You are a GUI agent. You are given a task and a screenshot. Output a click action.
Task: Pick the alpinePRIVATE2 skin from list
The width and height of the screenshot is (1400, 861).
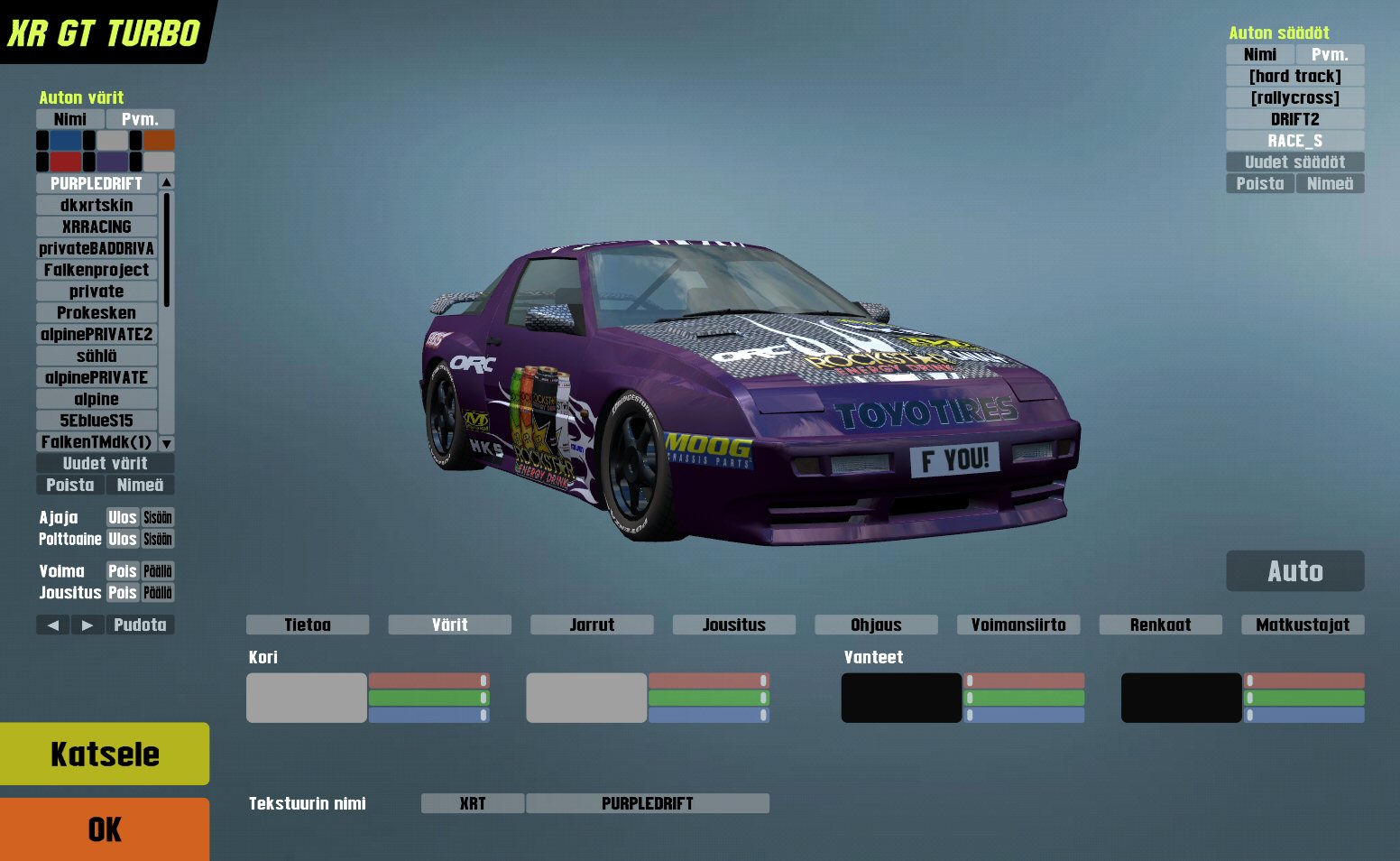[97, 334]
